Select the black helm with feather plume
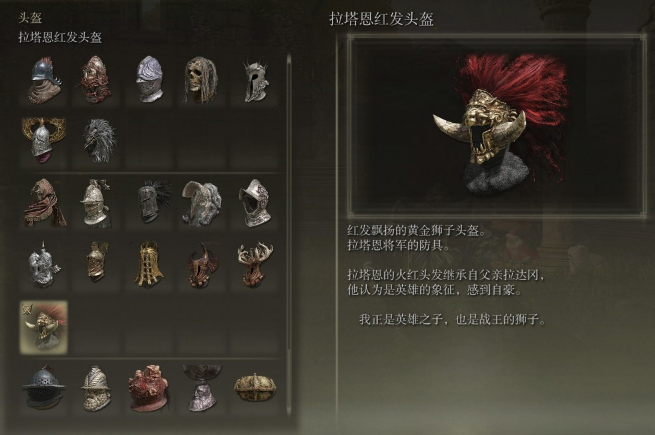Image resolution: width=655 pixels, height=435 pixels. (149, 201)
